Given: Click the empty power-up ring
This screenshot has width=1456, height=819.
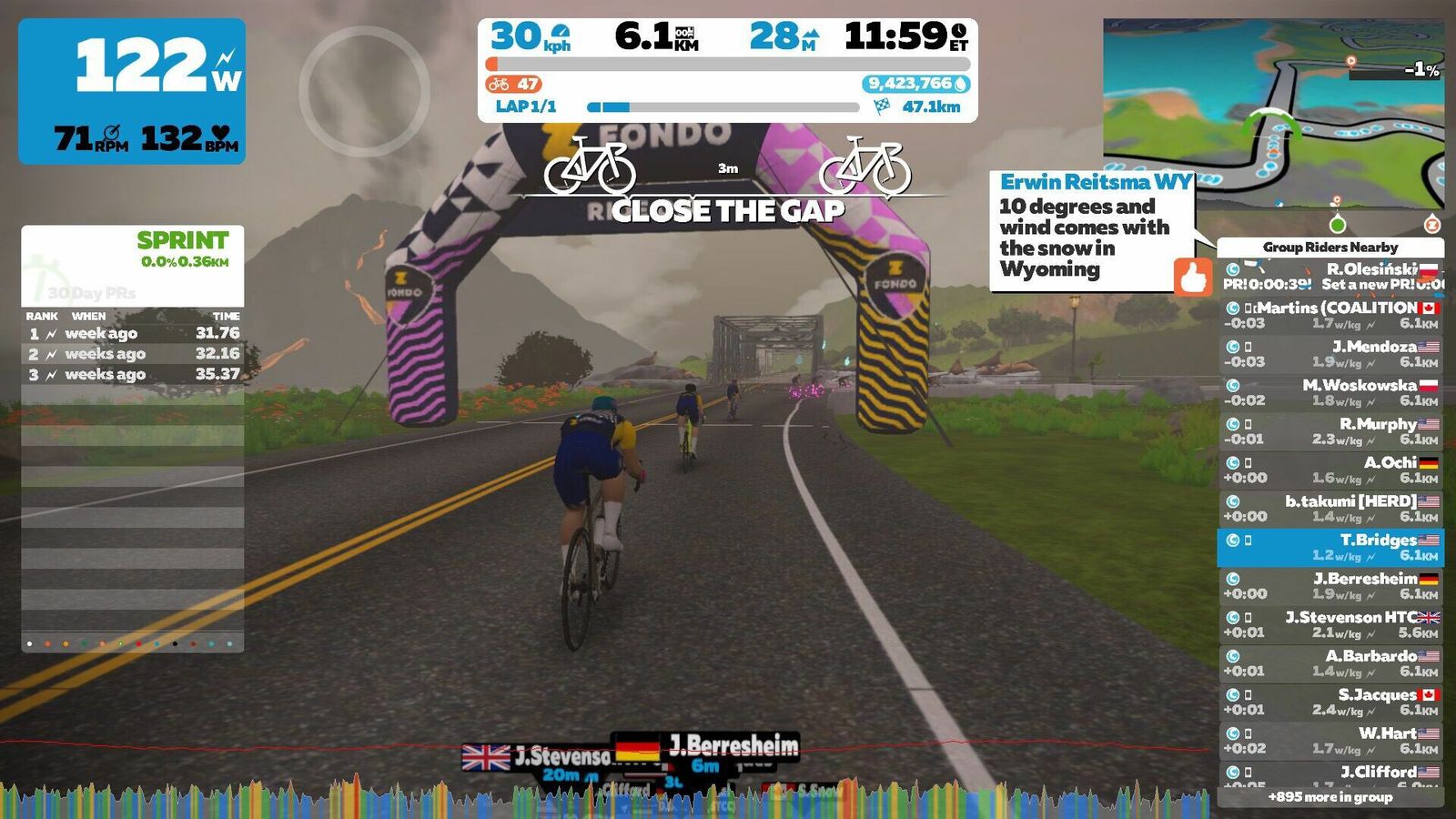Looking at the screenshot, I should click(x=364, y=91).
